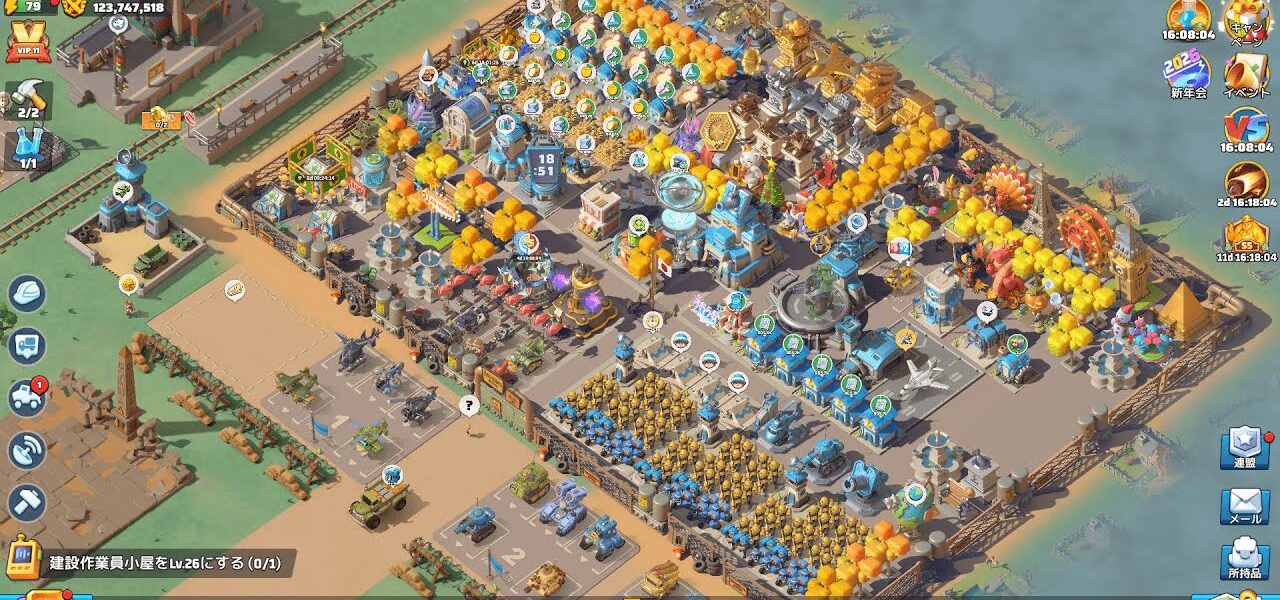Open the hammer build menu
Image resolution: width=1280 pixels, height=600 pixels.
[x=27, y=502]
